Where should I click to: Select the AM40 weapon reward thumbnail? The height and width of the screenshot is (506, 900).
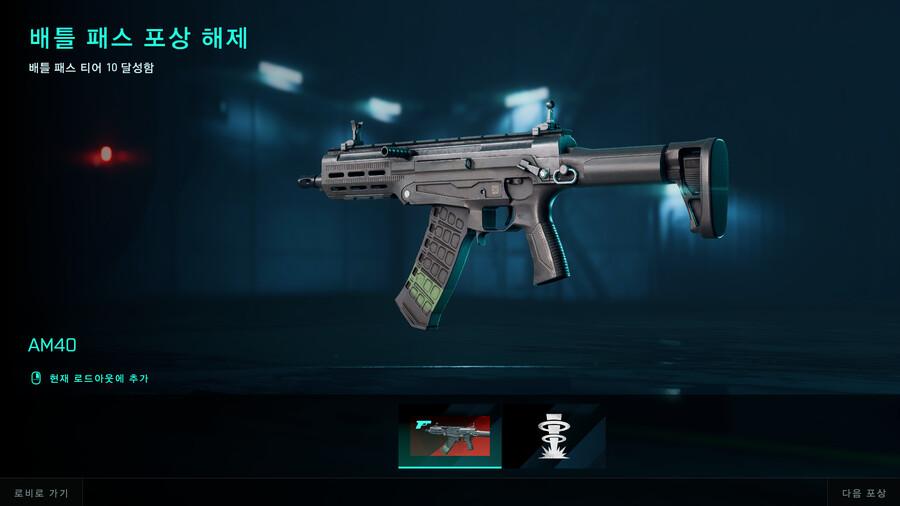(449, 436)
